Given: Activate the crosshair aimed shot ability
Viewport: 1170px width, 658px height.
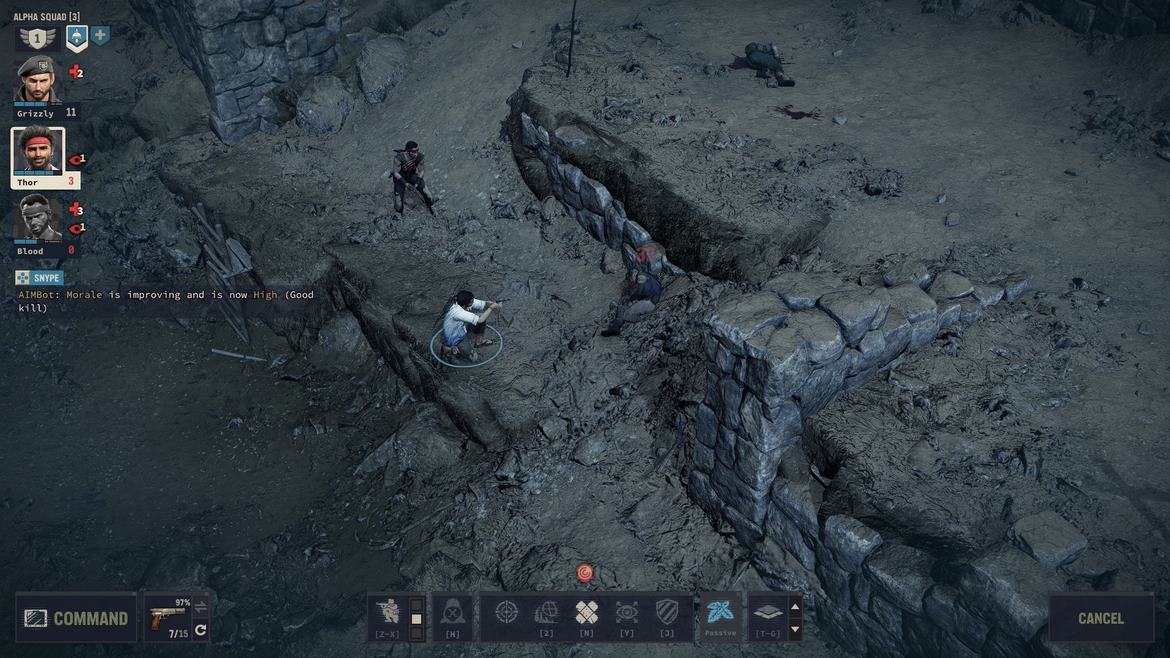Looking at the screenshot, I should [507, 612].
